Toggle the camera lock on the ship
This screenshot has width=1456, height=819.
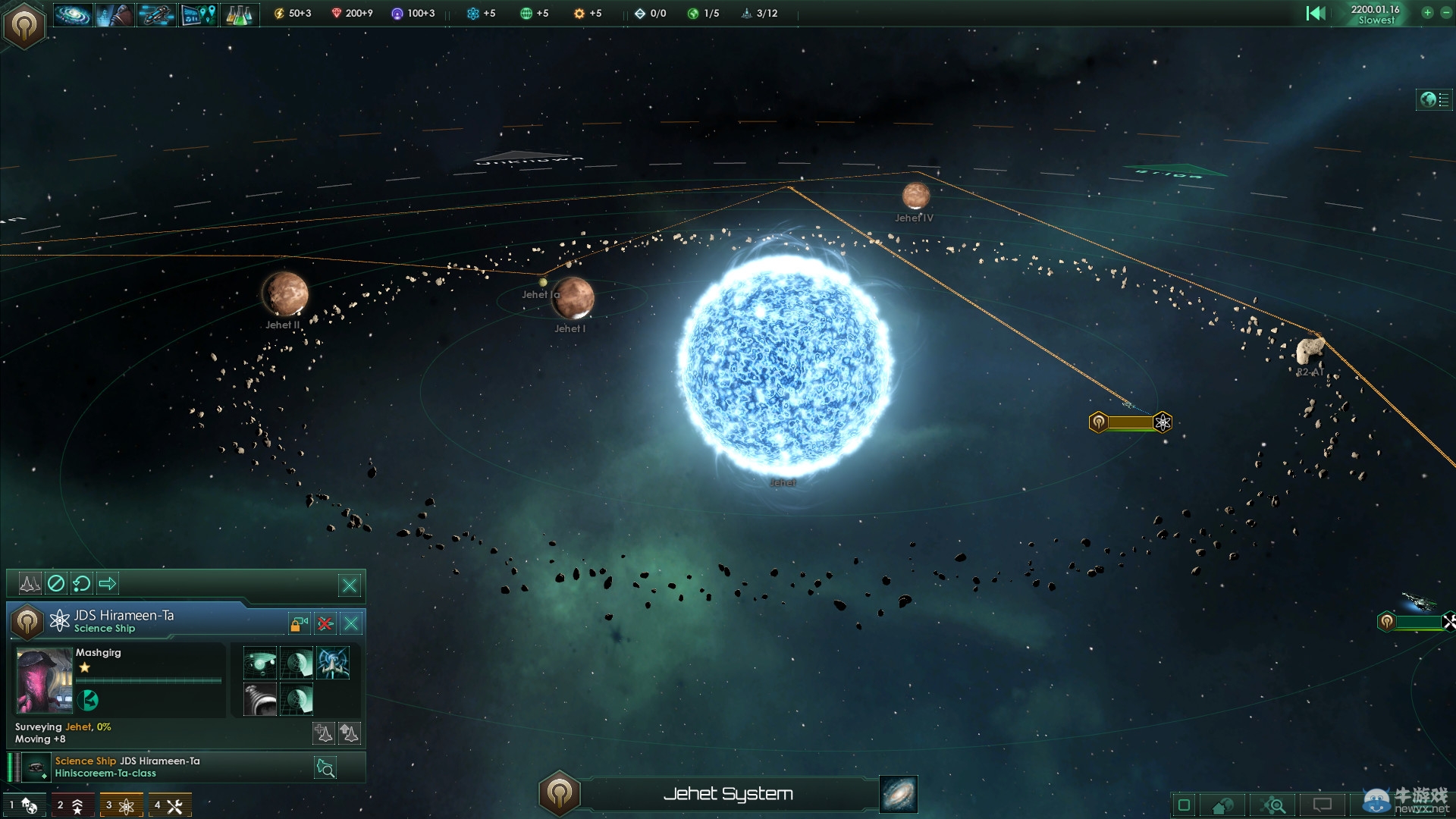(x=299, y=623)
